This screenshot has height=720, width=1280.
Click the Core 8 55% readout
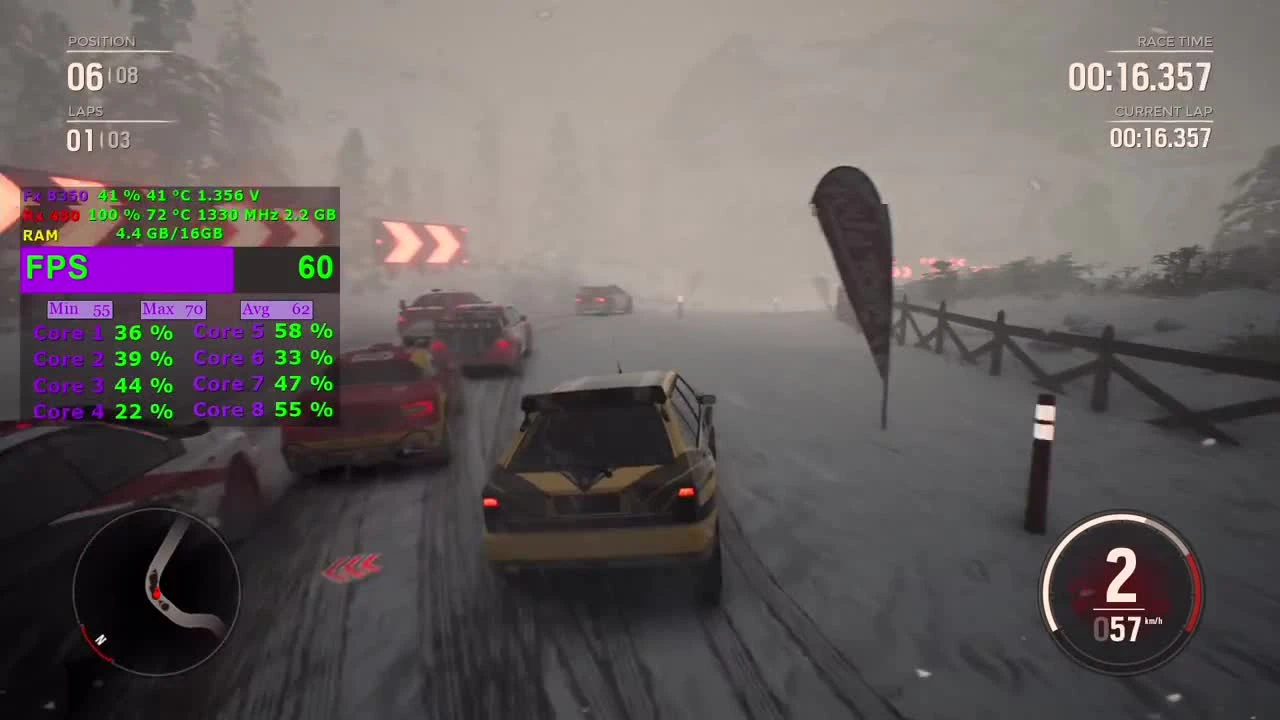point(262,409)
